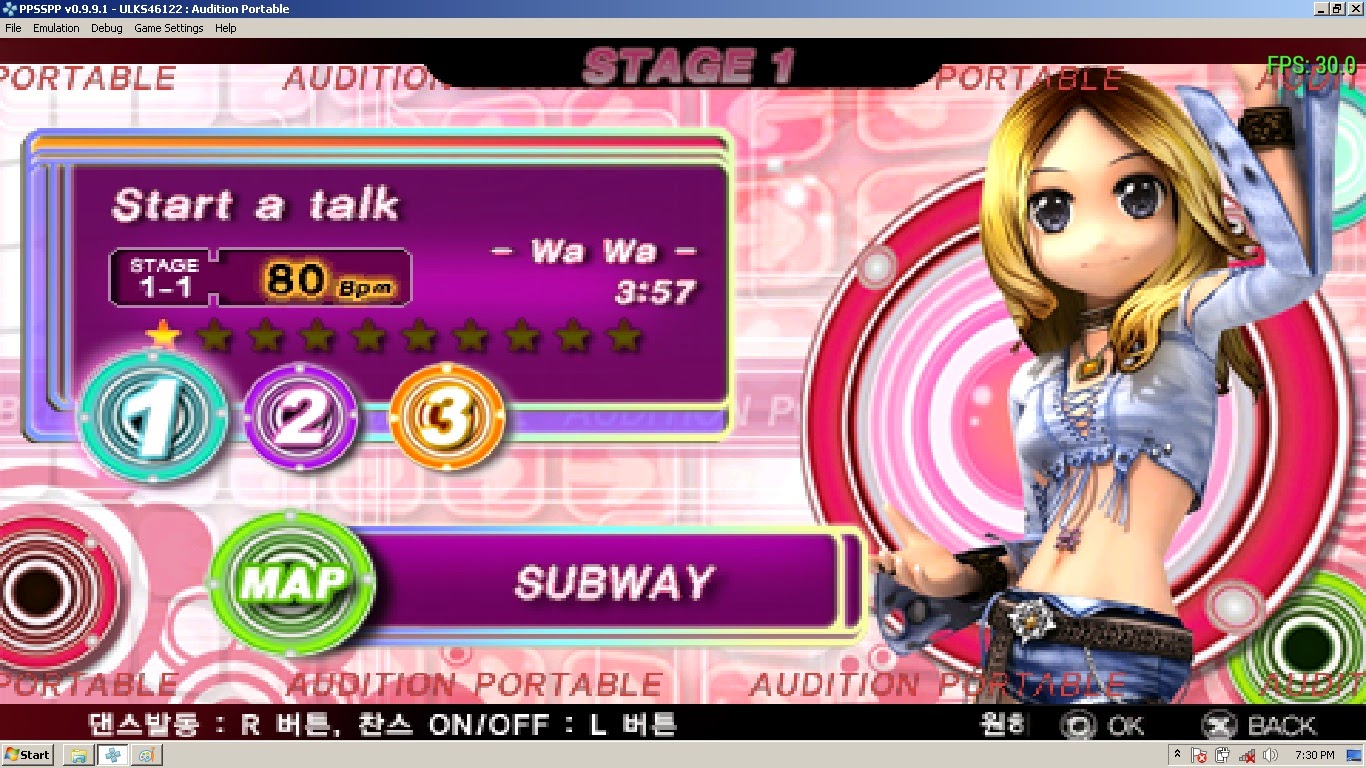
Task: Click the disconnected network icon in the tray
Action: (x=1246, y=756)
